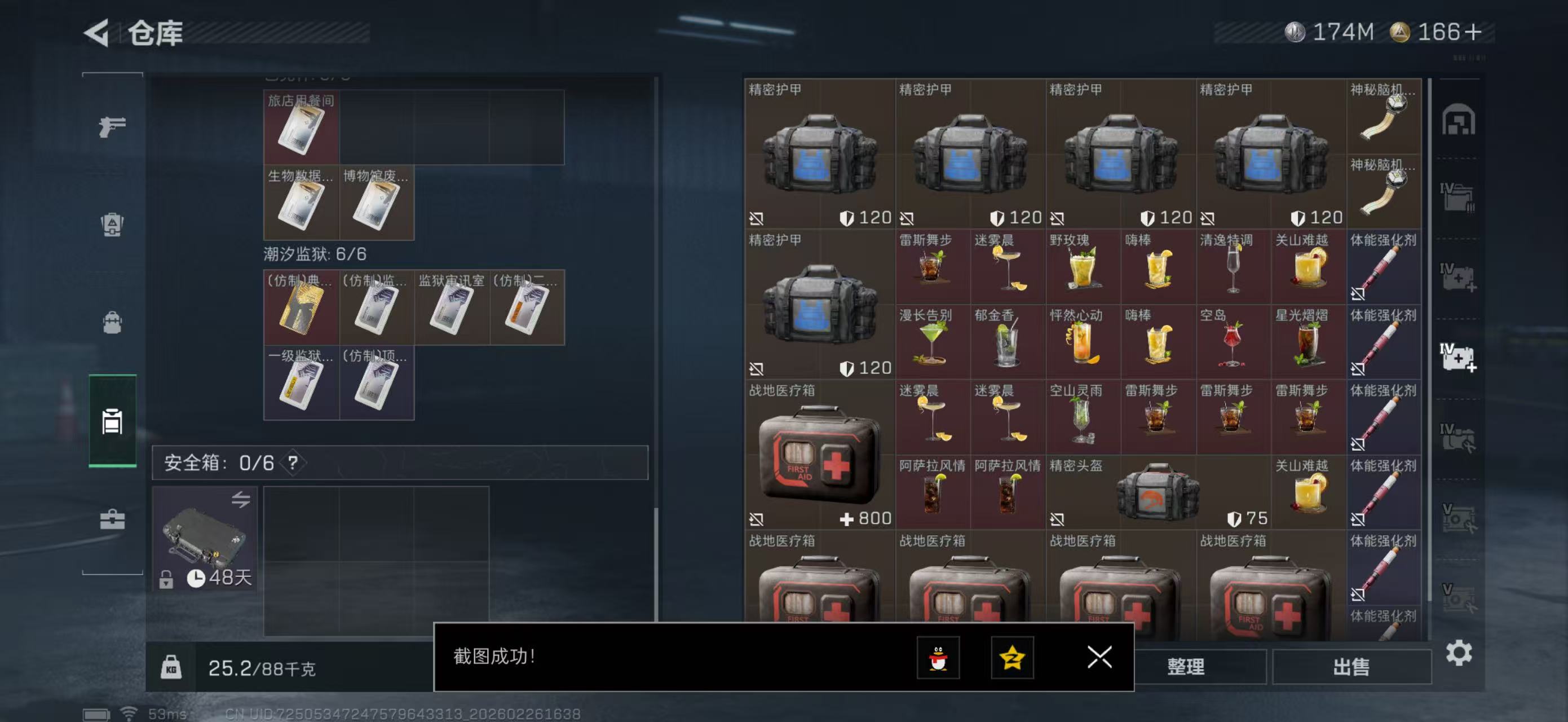This screenshot has width=1568, height=722.
Task: Select the locked safe box showing 48天
Action: pos(204,536)
